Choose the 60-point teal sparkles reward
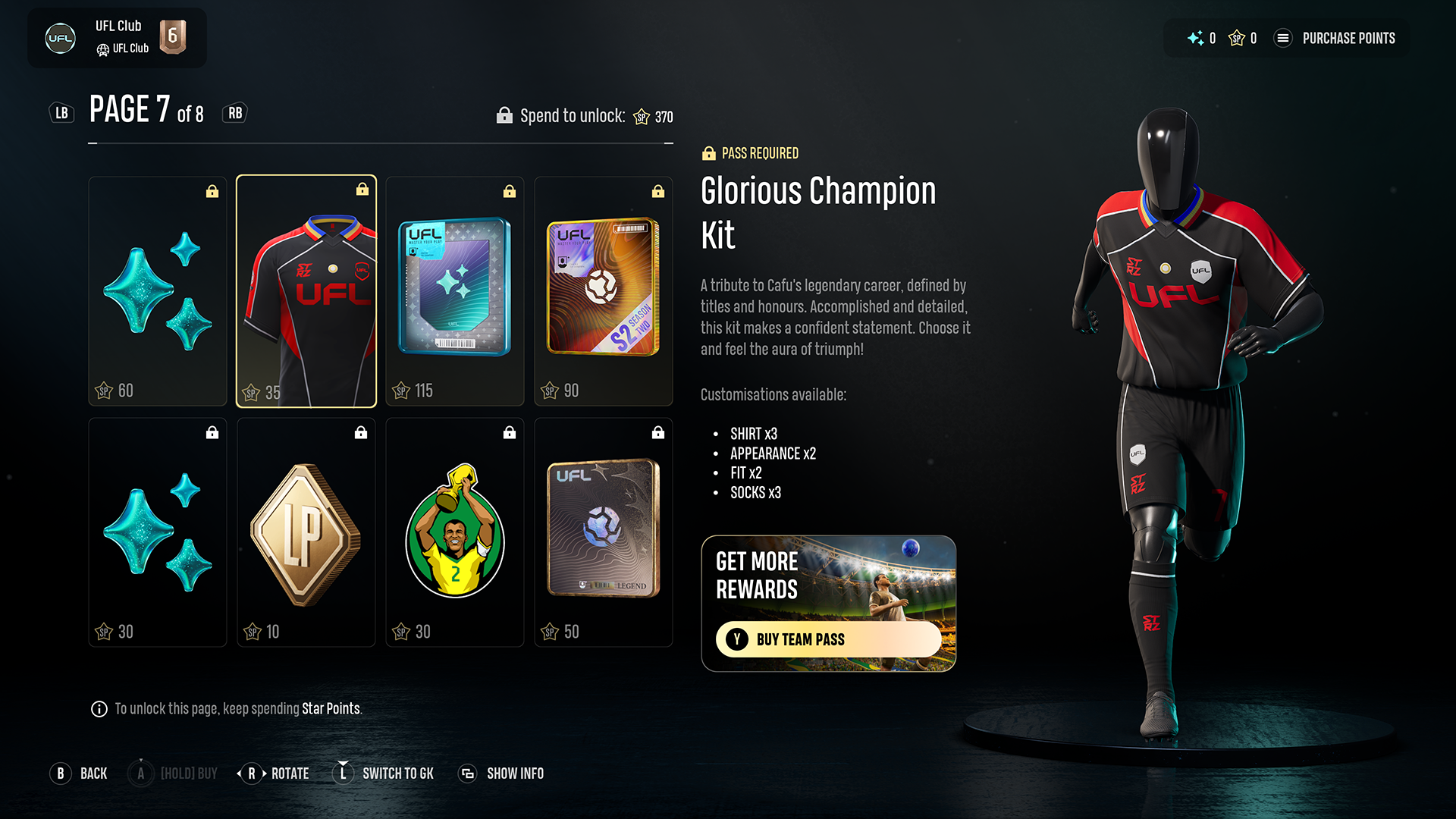The height and width of the screenshot is (819, 1456). (x=158, y=292)
